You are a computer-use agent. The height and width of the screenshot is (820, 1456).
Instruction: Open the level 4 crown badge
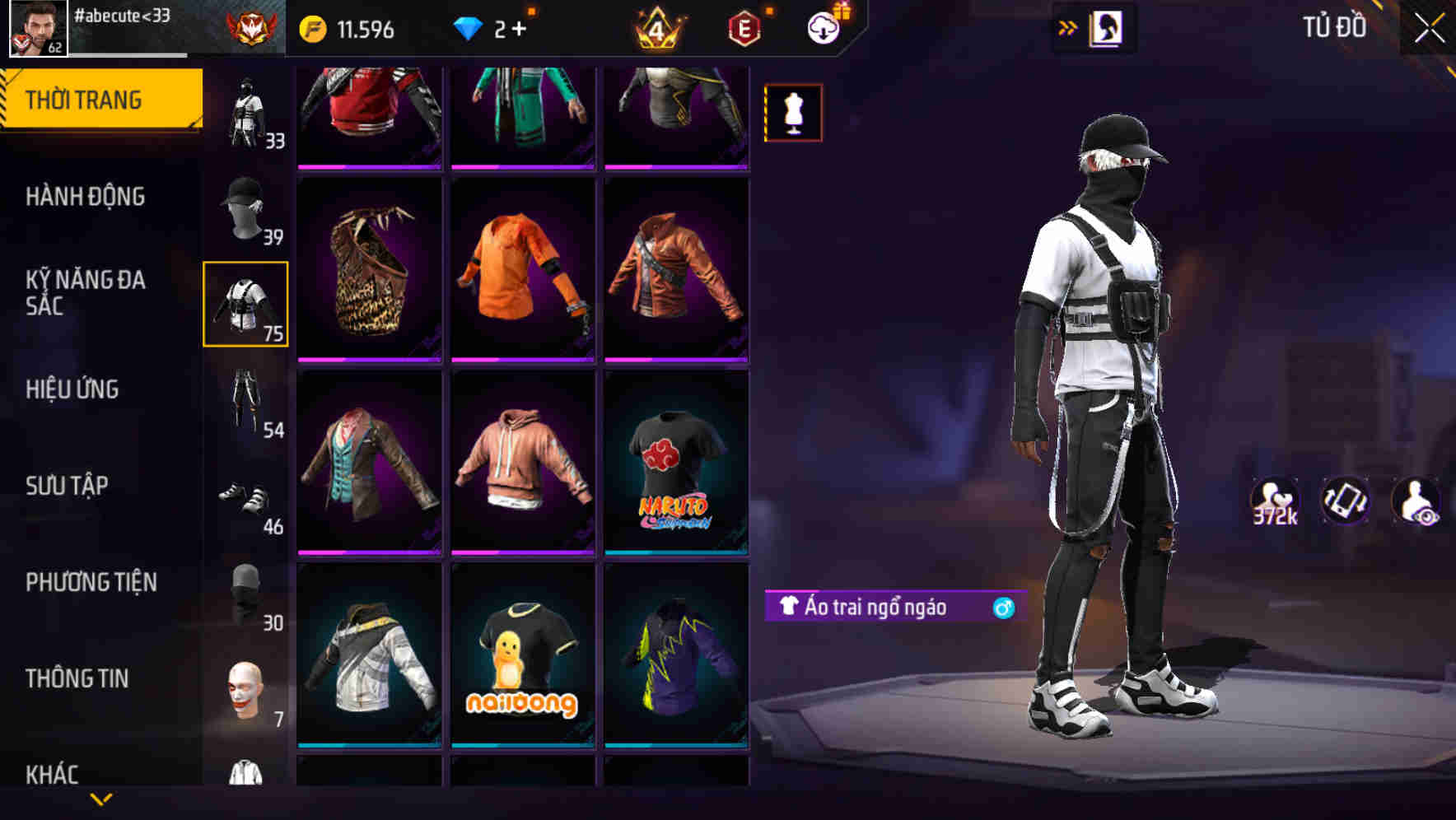[x=655, y=27]
